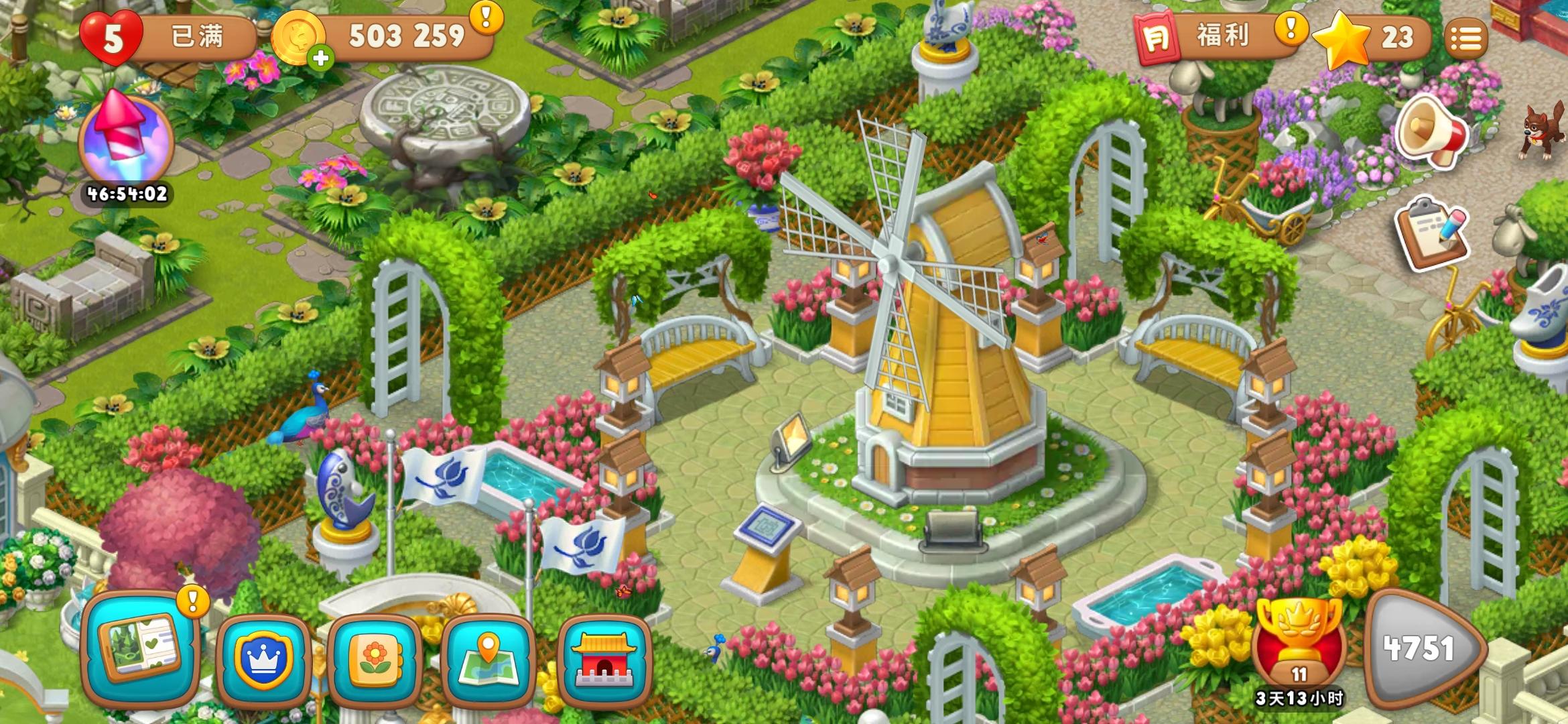Add coins with the green plus button
This screenshot has width=1568, height=724.
point(321,58)
